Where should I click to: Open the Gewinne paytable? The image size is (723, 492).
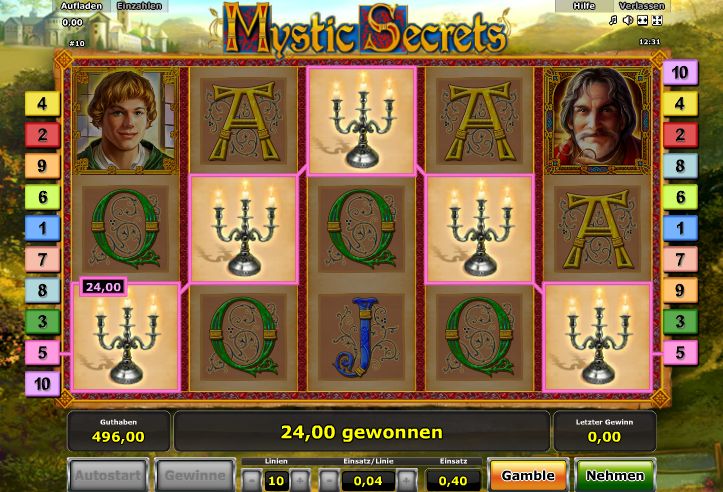[x=193, y=475]
